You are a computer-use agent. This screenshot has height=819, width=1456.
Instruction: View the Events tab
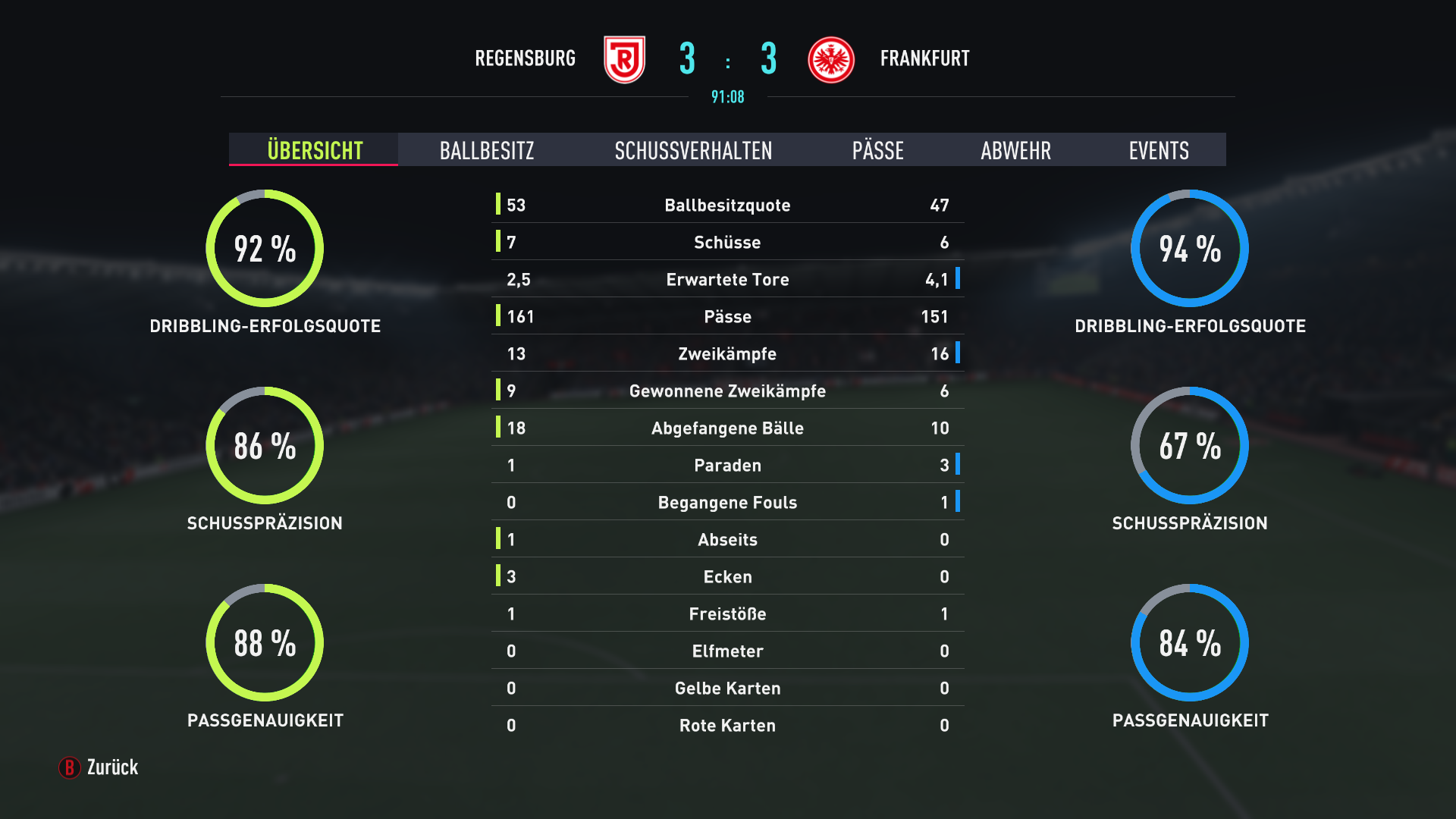tap(1158, 150)
